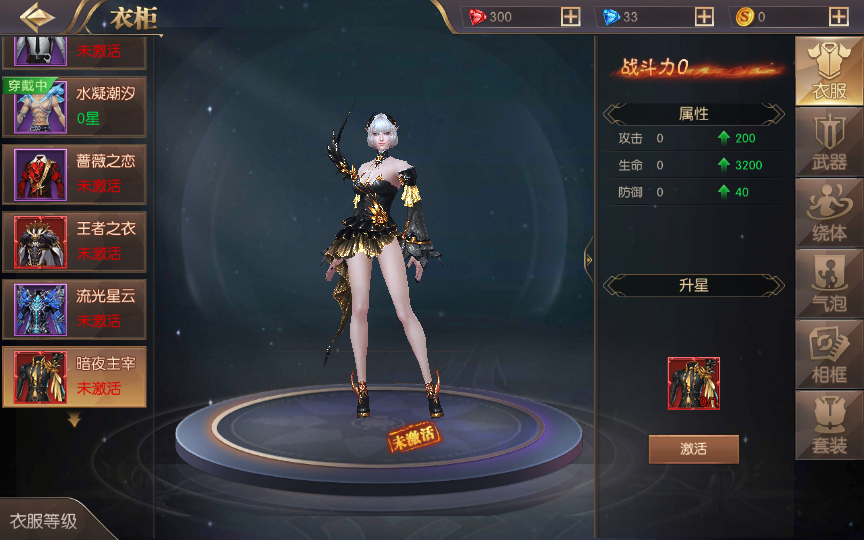Open the 绕体 tab

[x=829, y=214]
